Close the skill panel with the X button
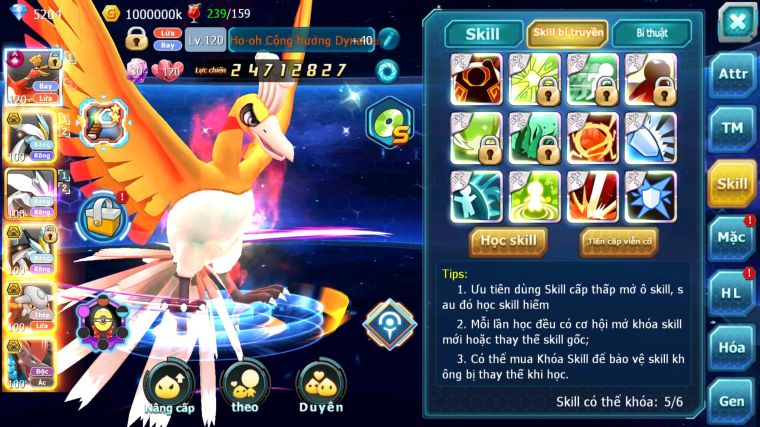 tap(737, 21)
